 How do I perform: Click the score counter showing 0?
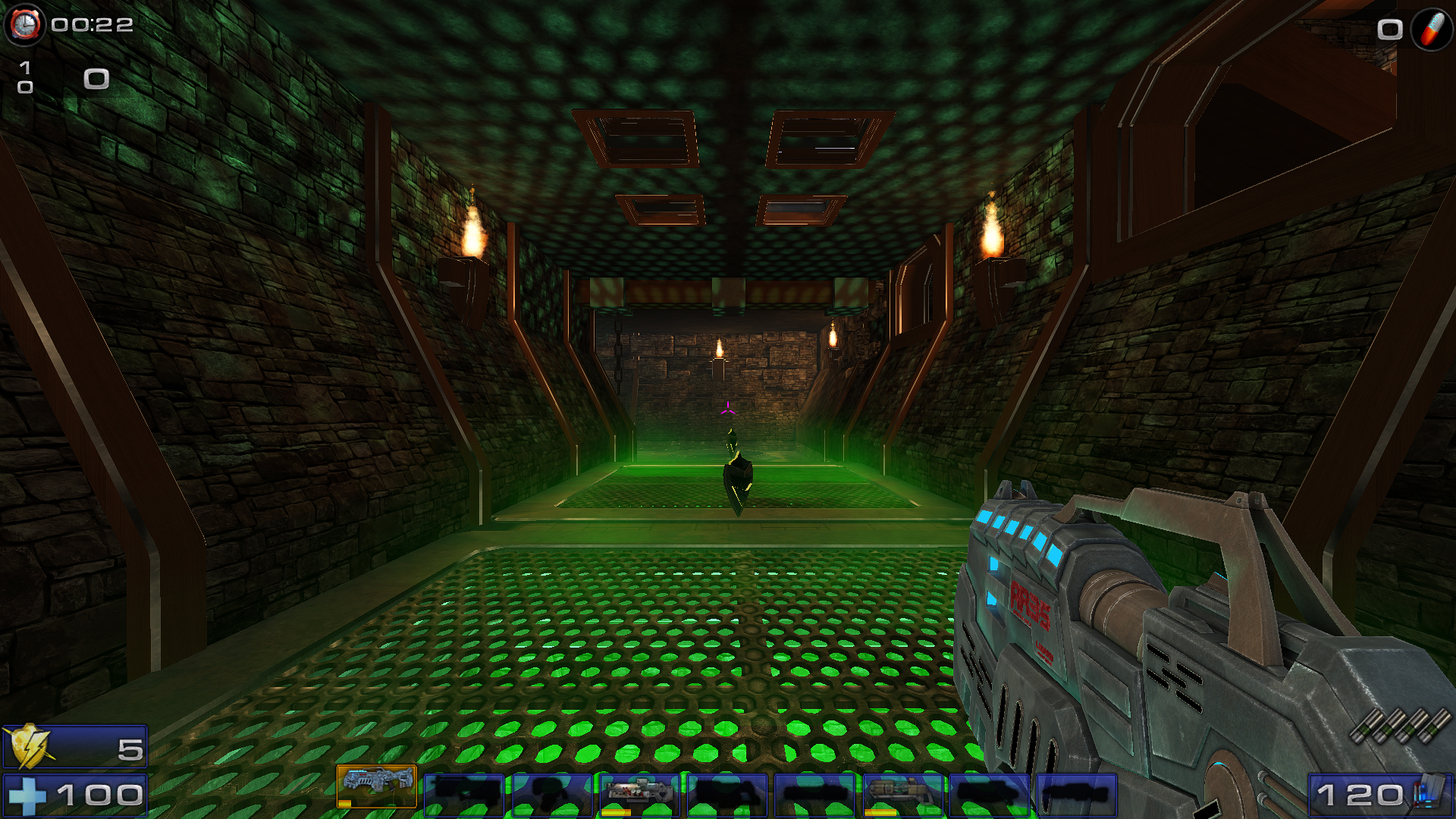point(96,78)
